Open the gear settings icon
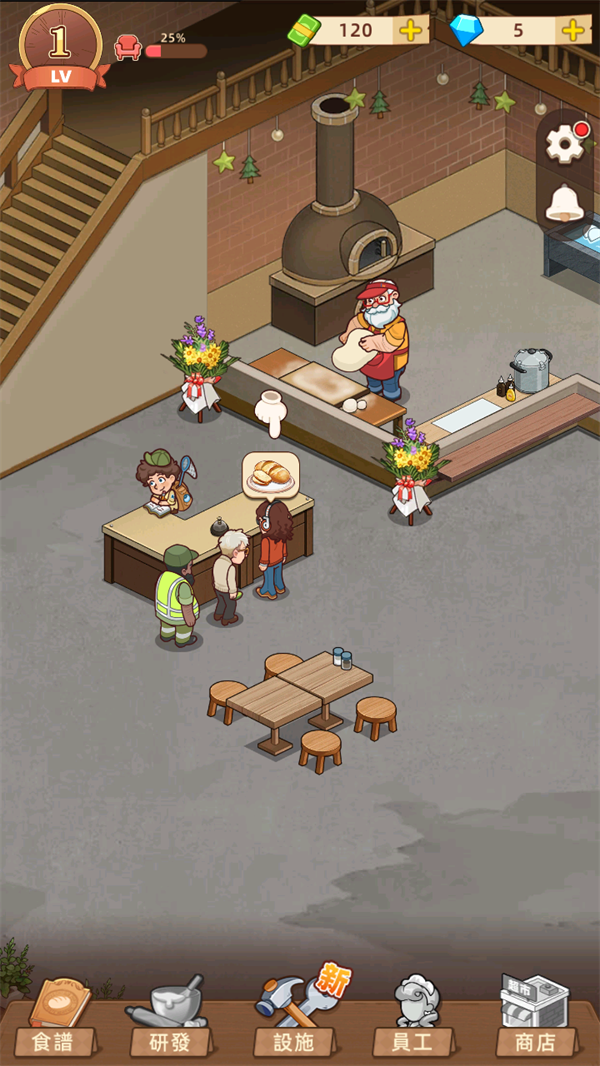The height and width of the screenshot is (1066, 600). click(x=565, y=145)
